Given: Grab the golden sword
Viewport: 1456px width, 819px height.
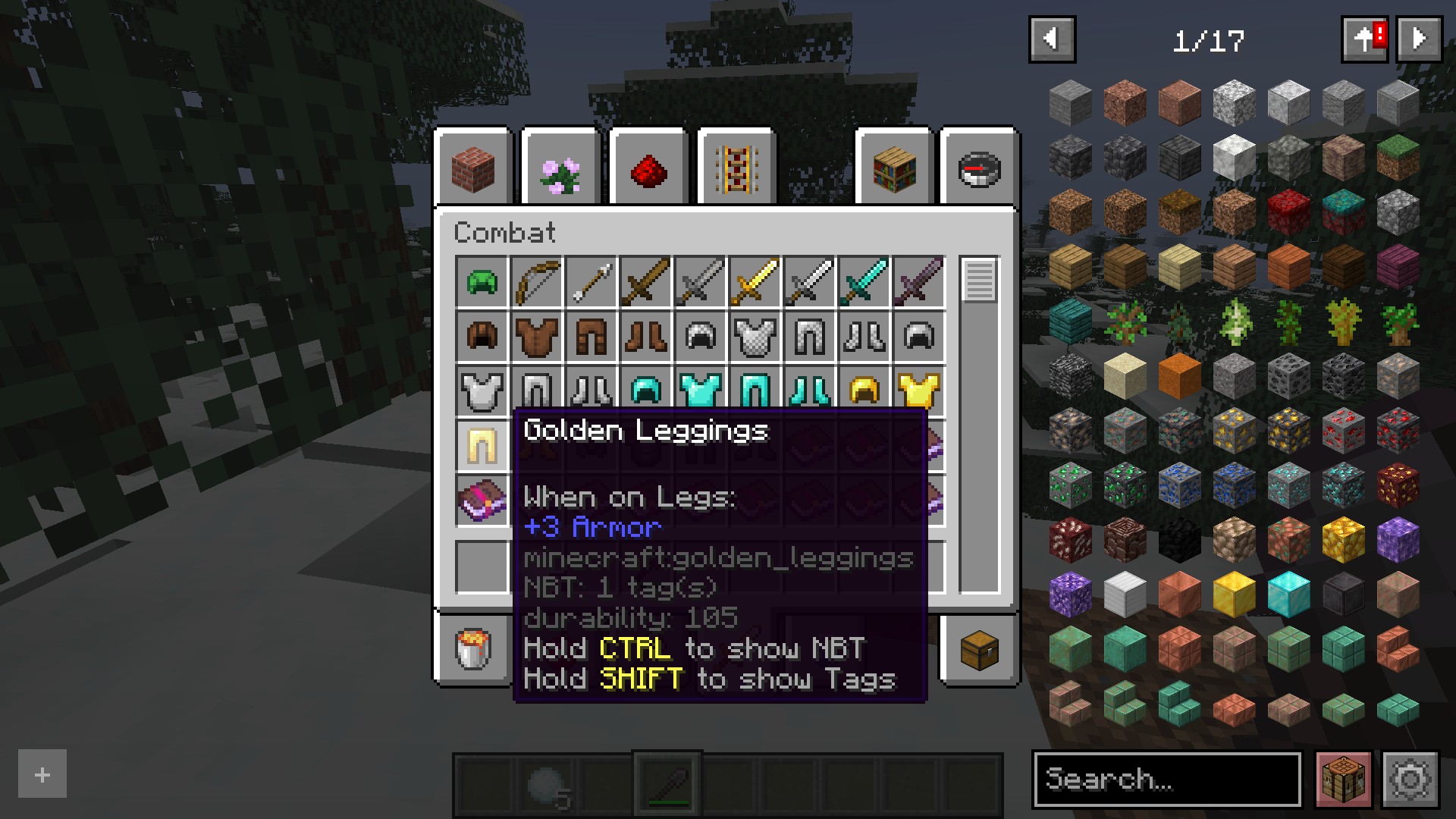Looking at the screenshot, I should coord(755,282).
